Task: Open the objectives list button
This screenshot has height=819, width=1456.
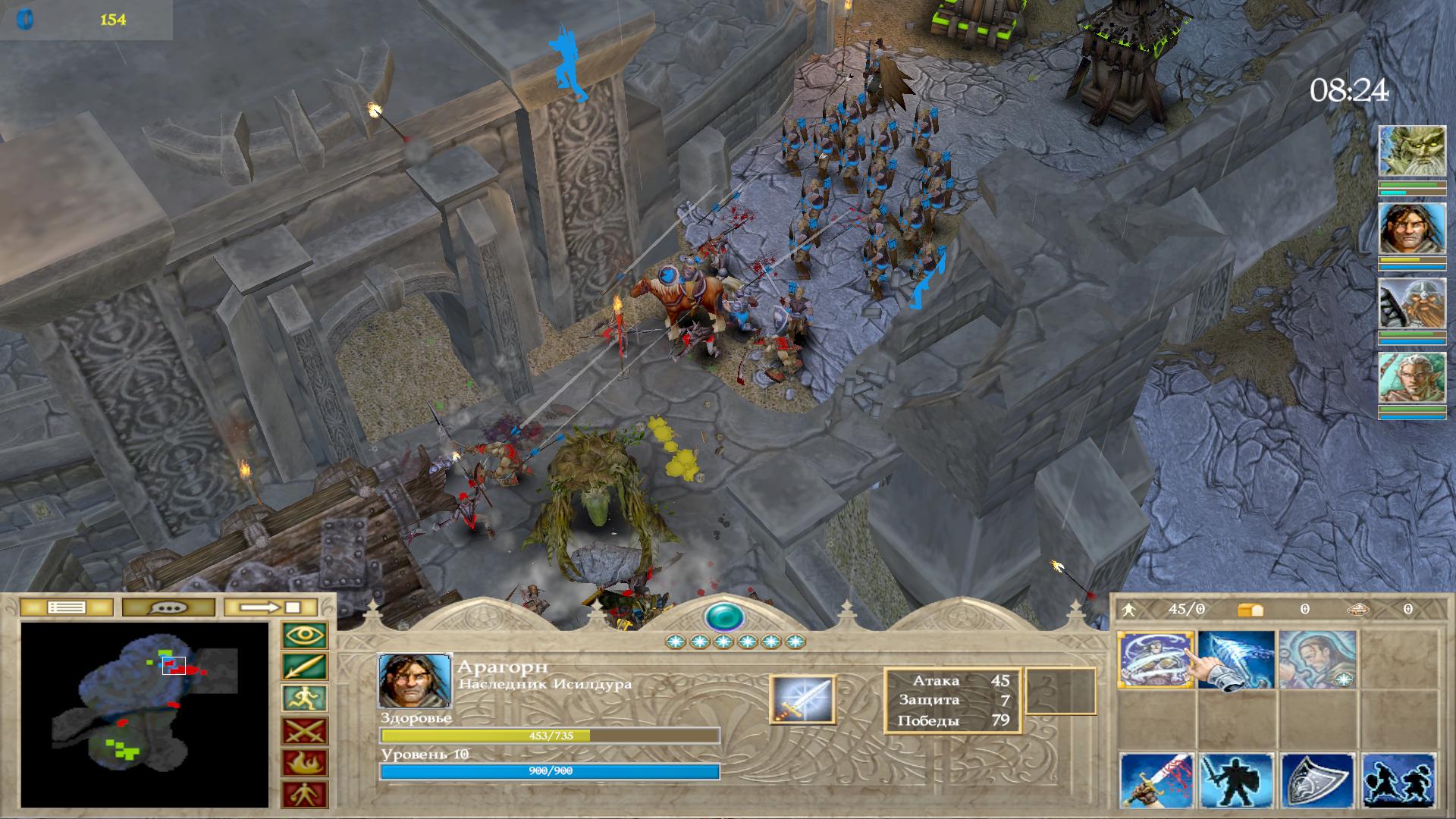Action: 66,607
